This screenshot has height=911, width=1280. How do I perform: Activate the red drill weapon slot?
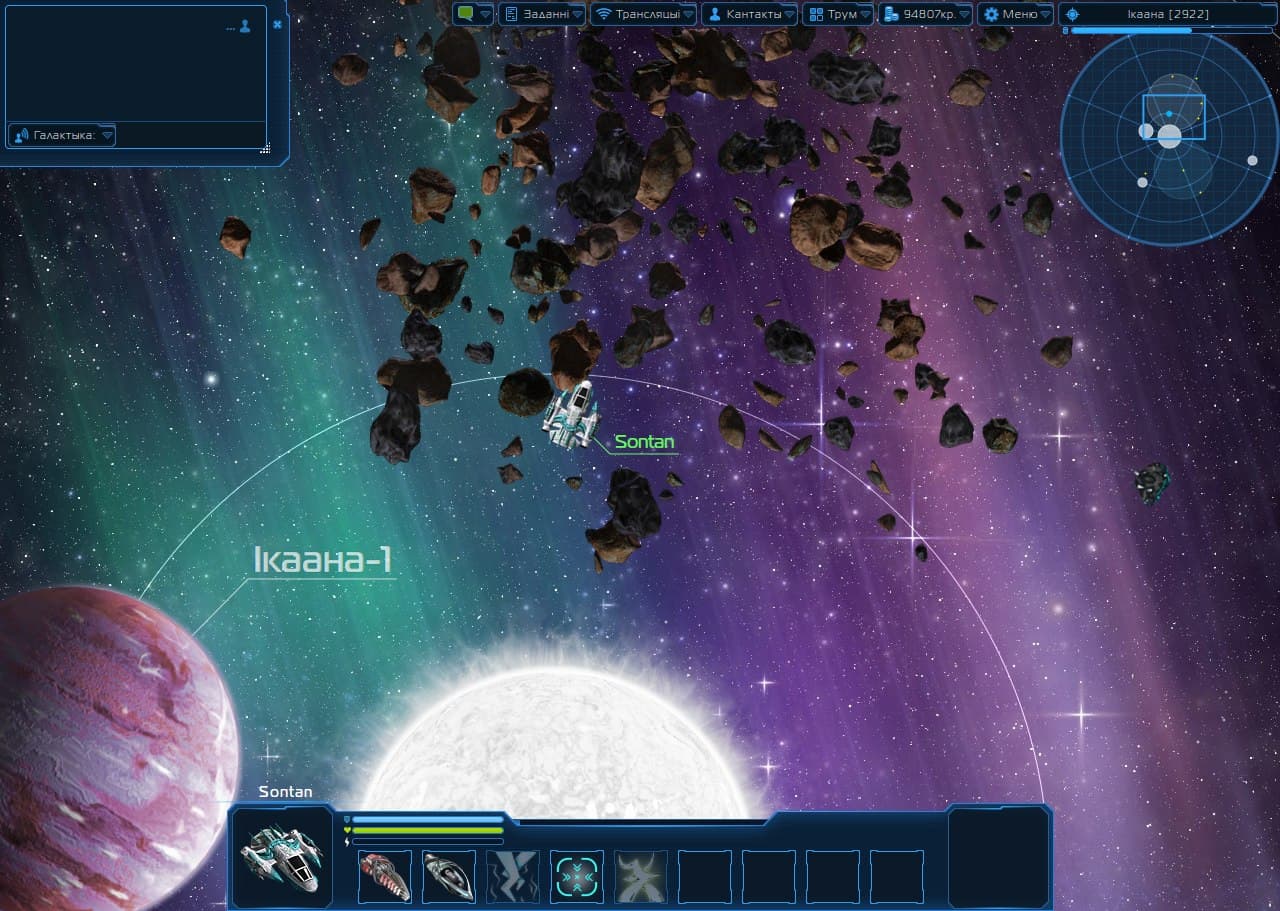point(384,876)
